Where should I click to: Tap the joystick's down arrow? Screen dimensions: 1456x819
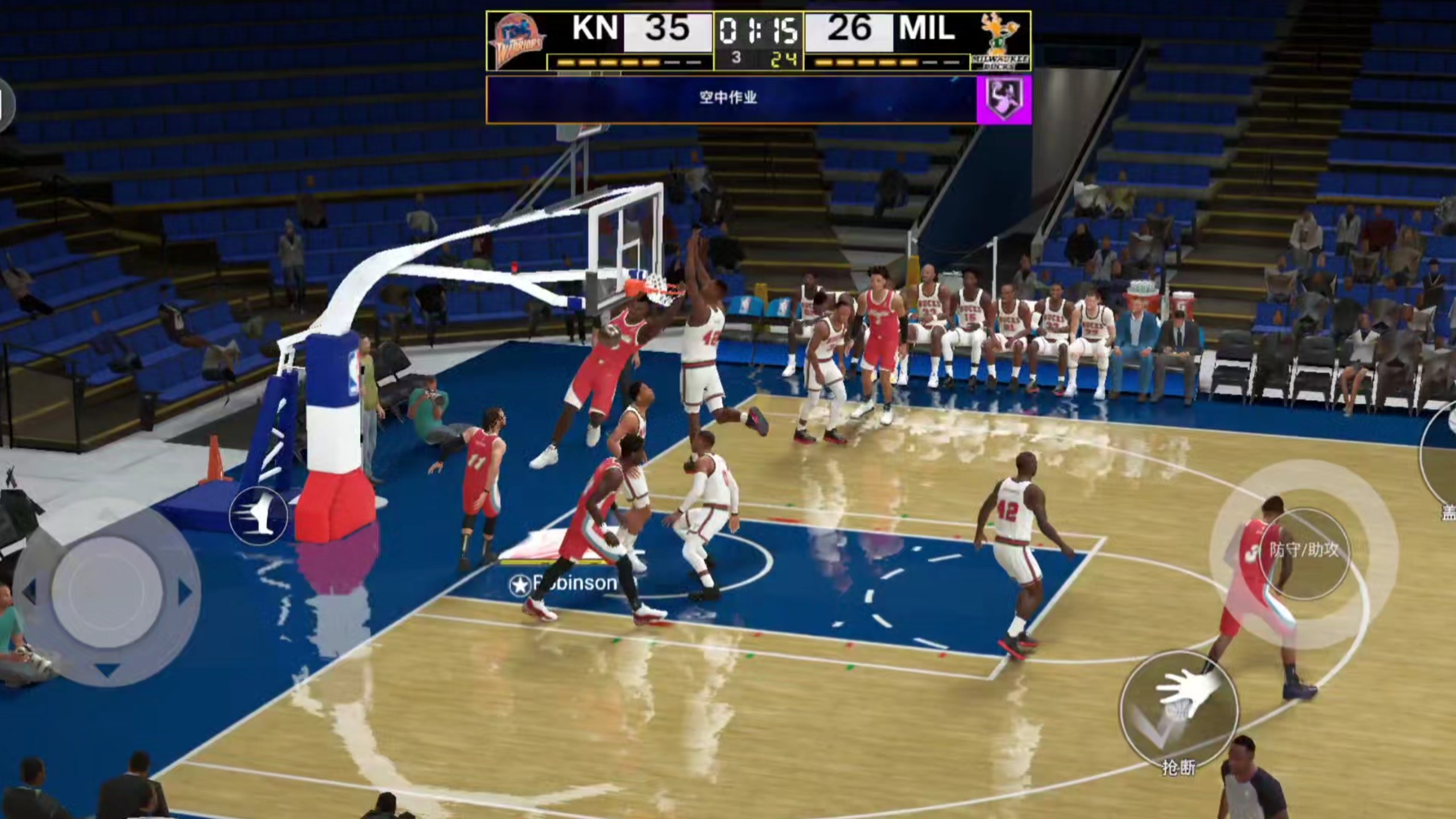tap(107, 671)
